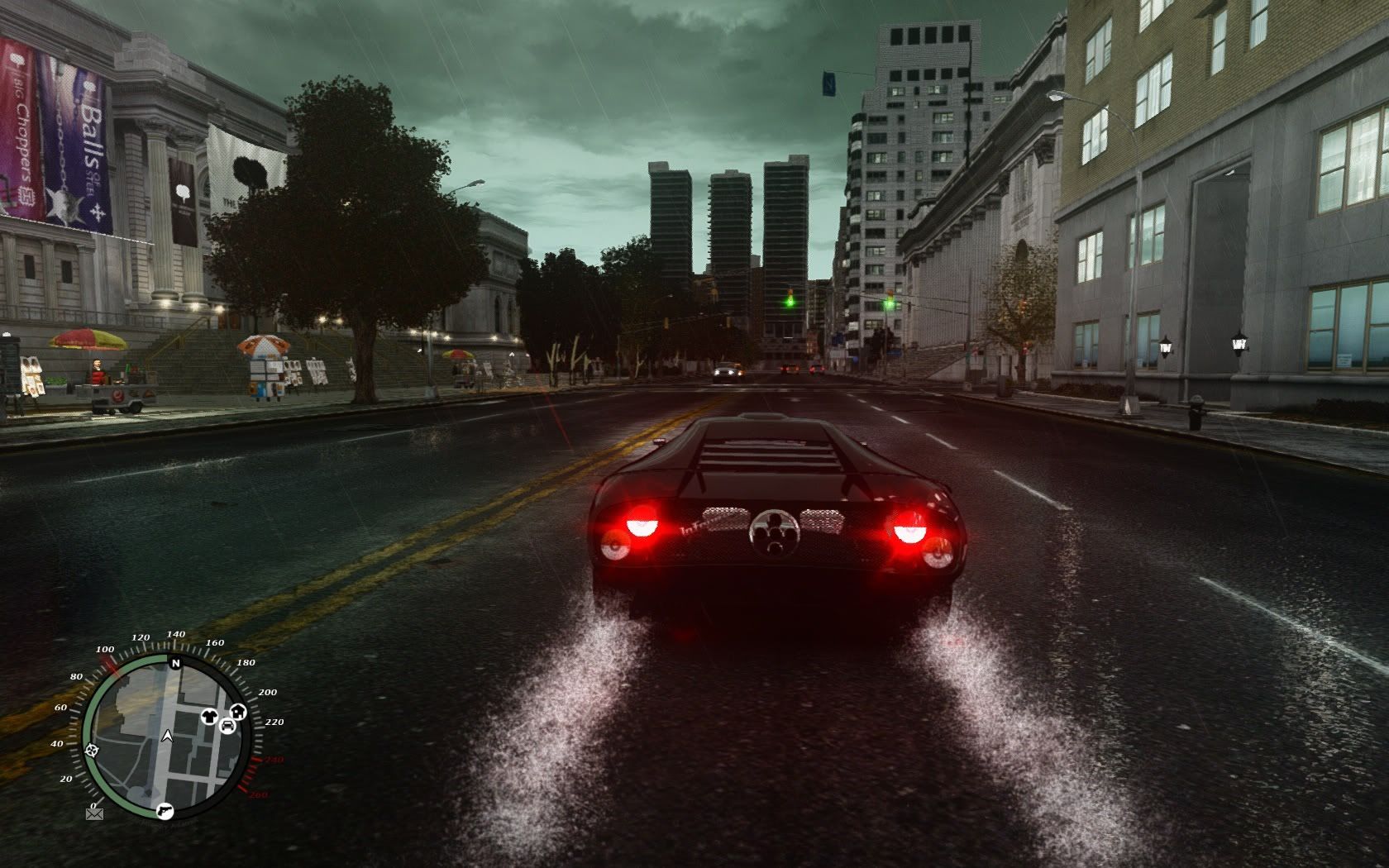Click the car blip on minimap
This screenshot has height=868, width=1389.
227,726
